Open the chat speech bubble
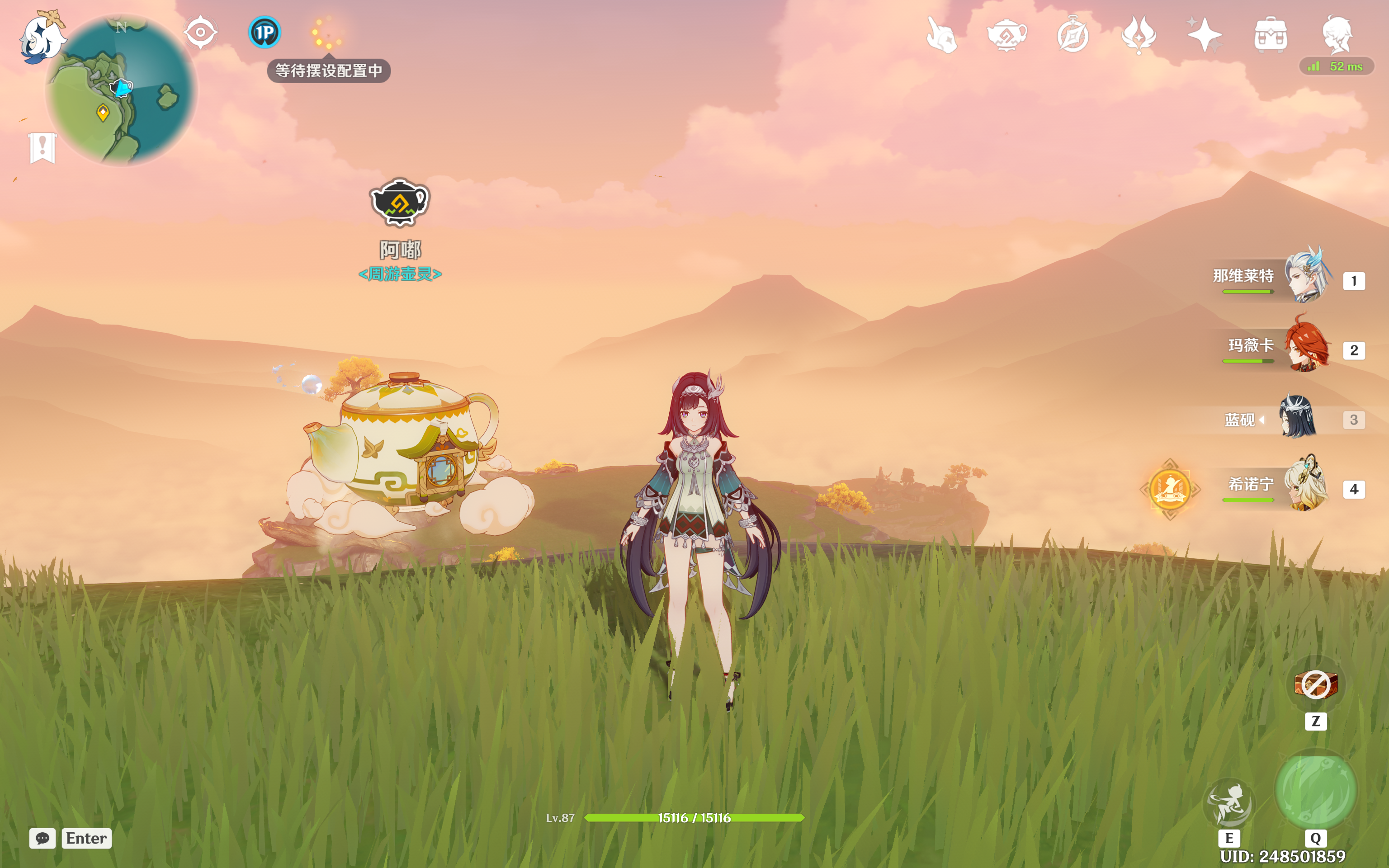1389x868 pixels. [43, 838]
